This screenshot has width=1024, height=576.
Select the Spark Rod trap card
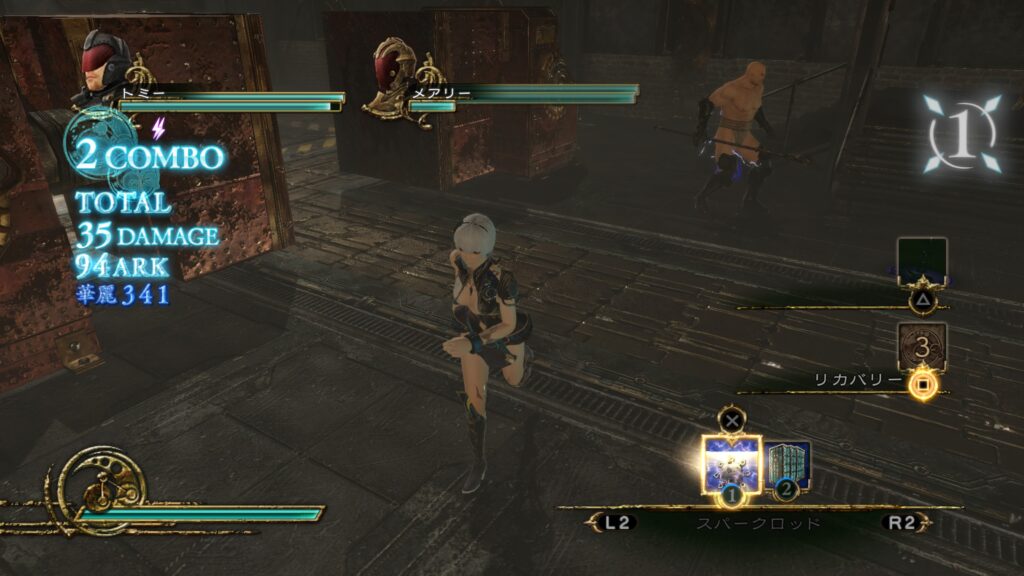[731, 462]
